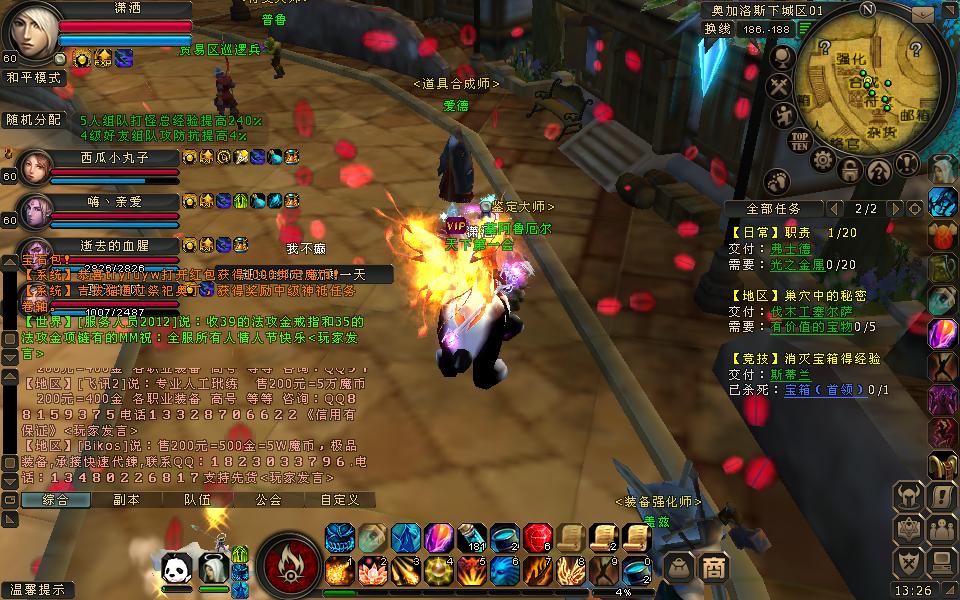Go to the next quest tracker page

click(x=895, y=209)
